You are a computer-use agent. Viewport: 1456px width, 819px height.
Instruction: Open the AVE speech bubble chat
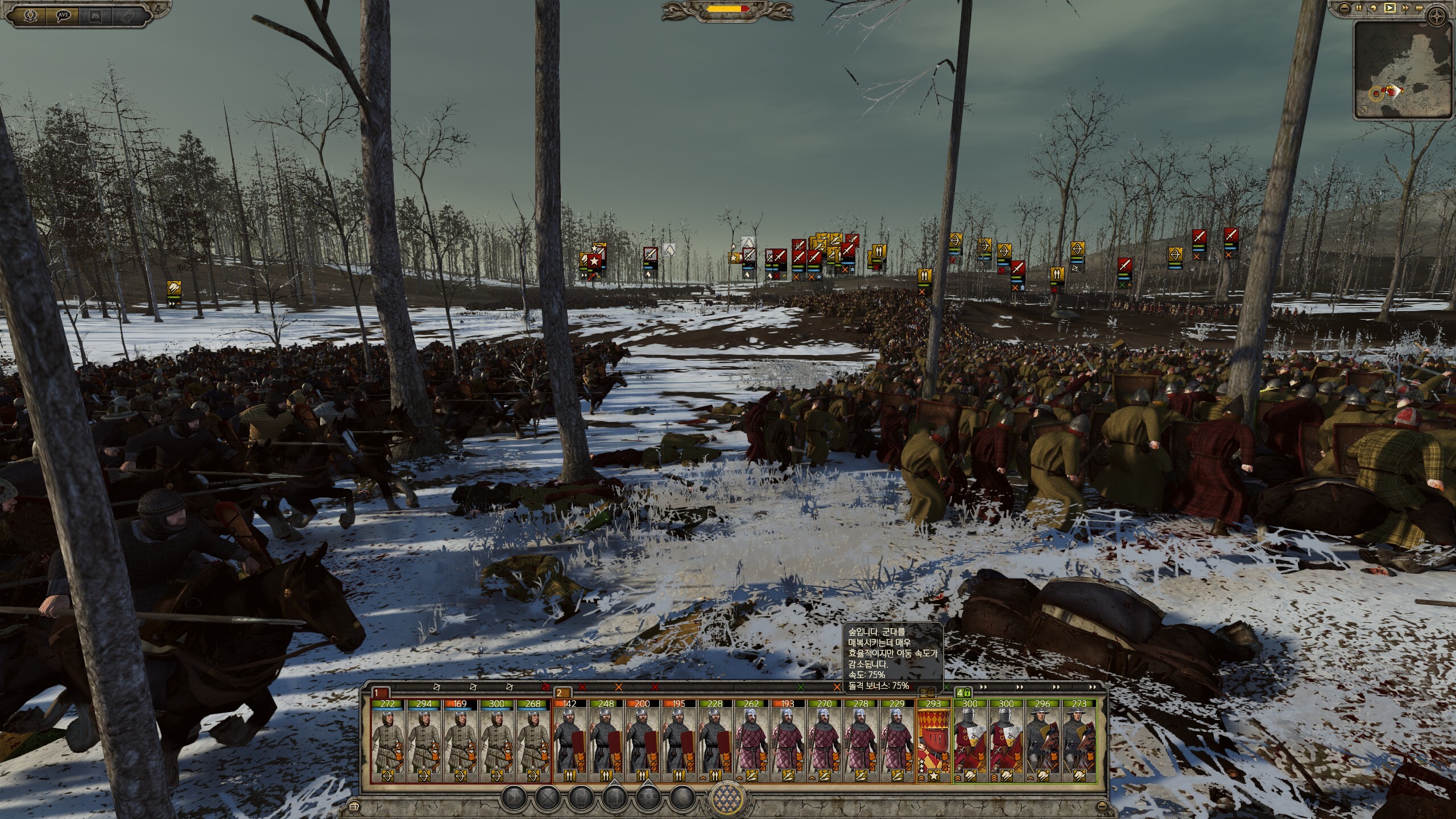click(x=63, y=16)
